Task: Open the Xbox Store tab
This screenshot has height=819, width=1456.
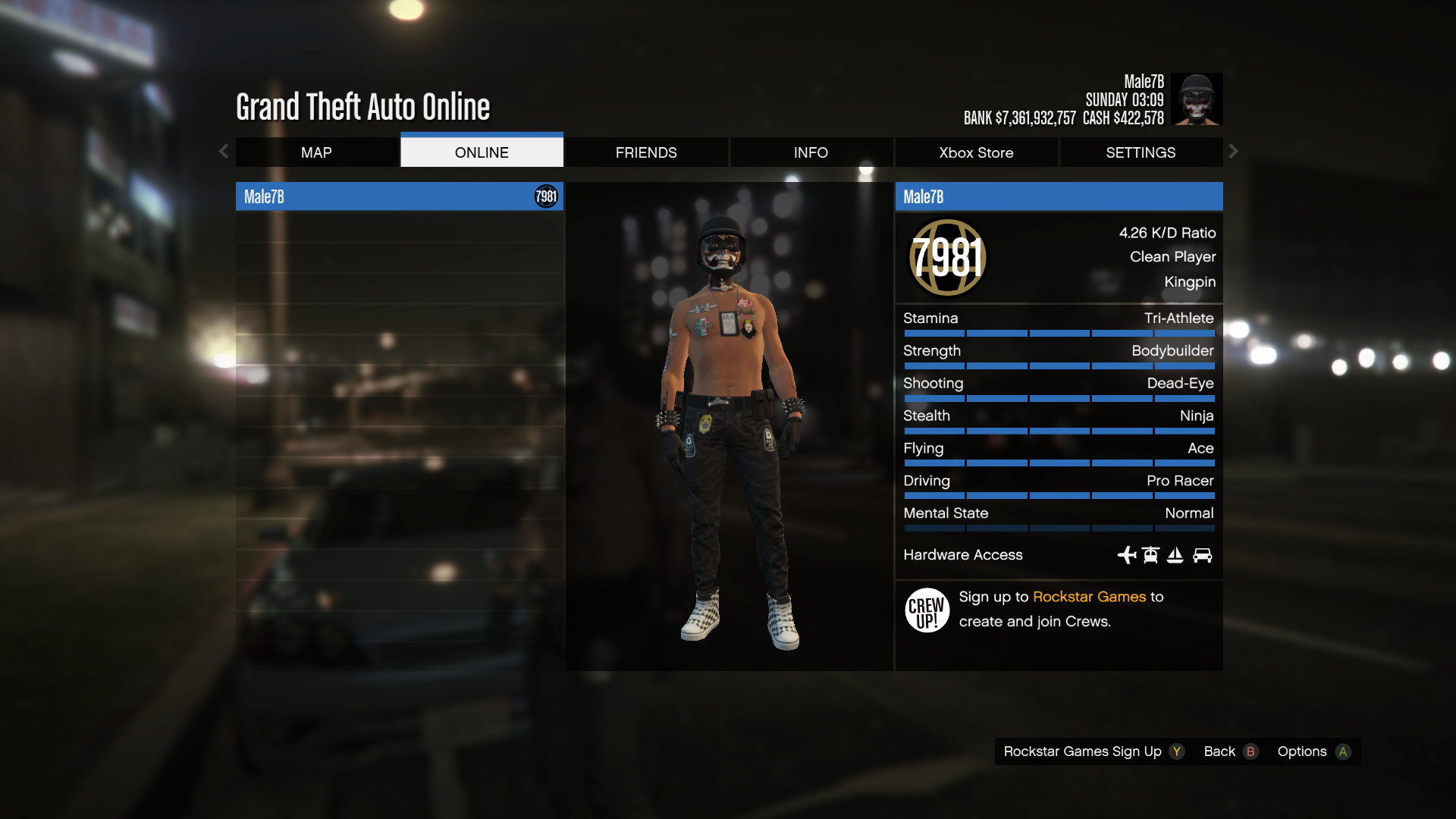Action: click(x=976, y=152)
